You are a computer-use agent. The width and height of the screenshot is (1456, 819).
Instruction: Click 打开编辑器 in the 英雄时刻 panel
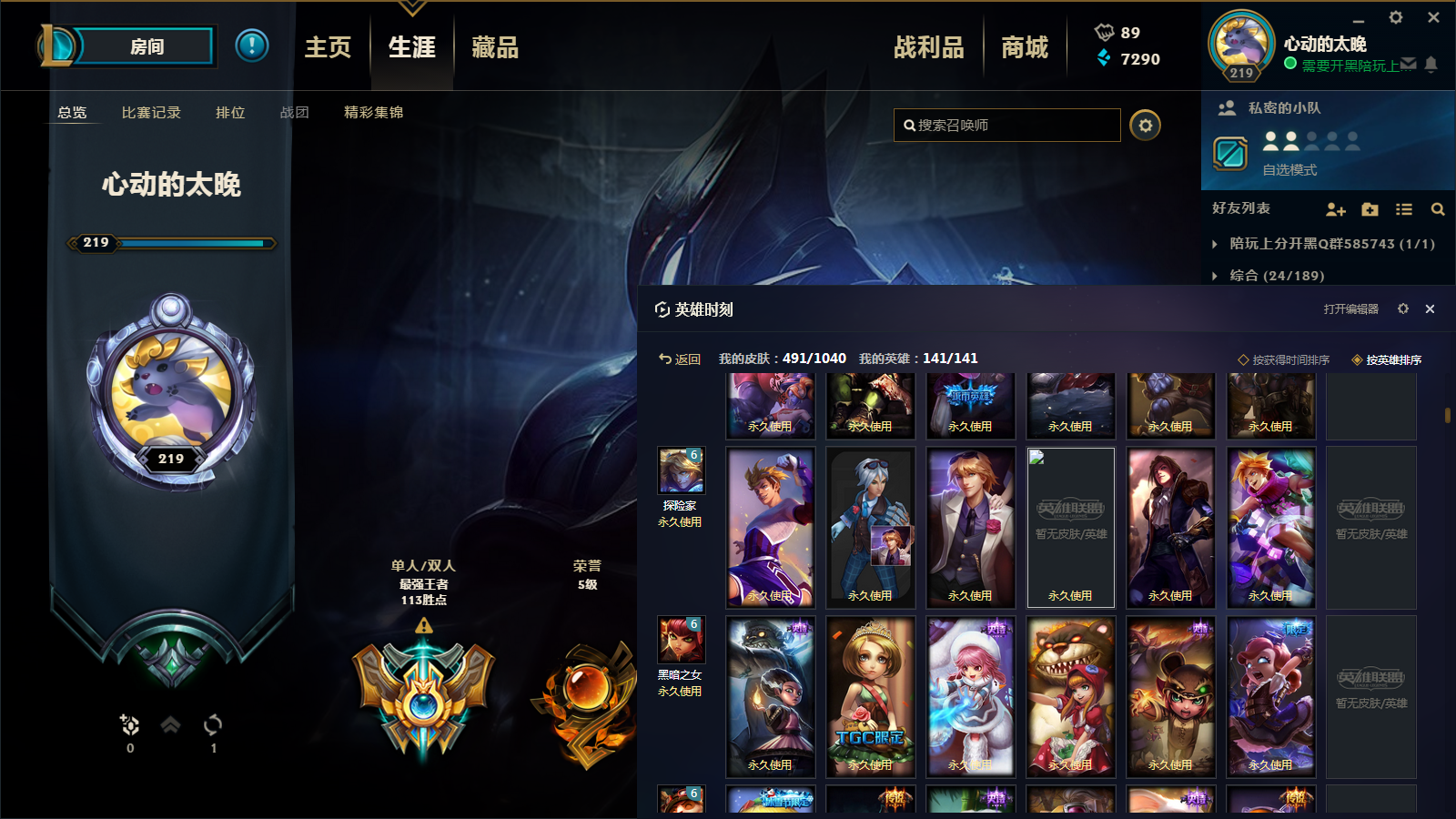1350,309
